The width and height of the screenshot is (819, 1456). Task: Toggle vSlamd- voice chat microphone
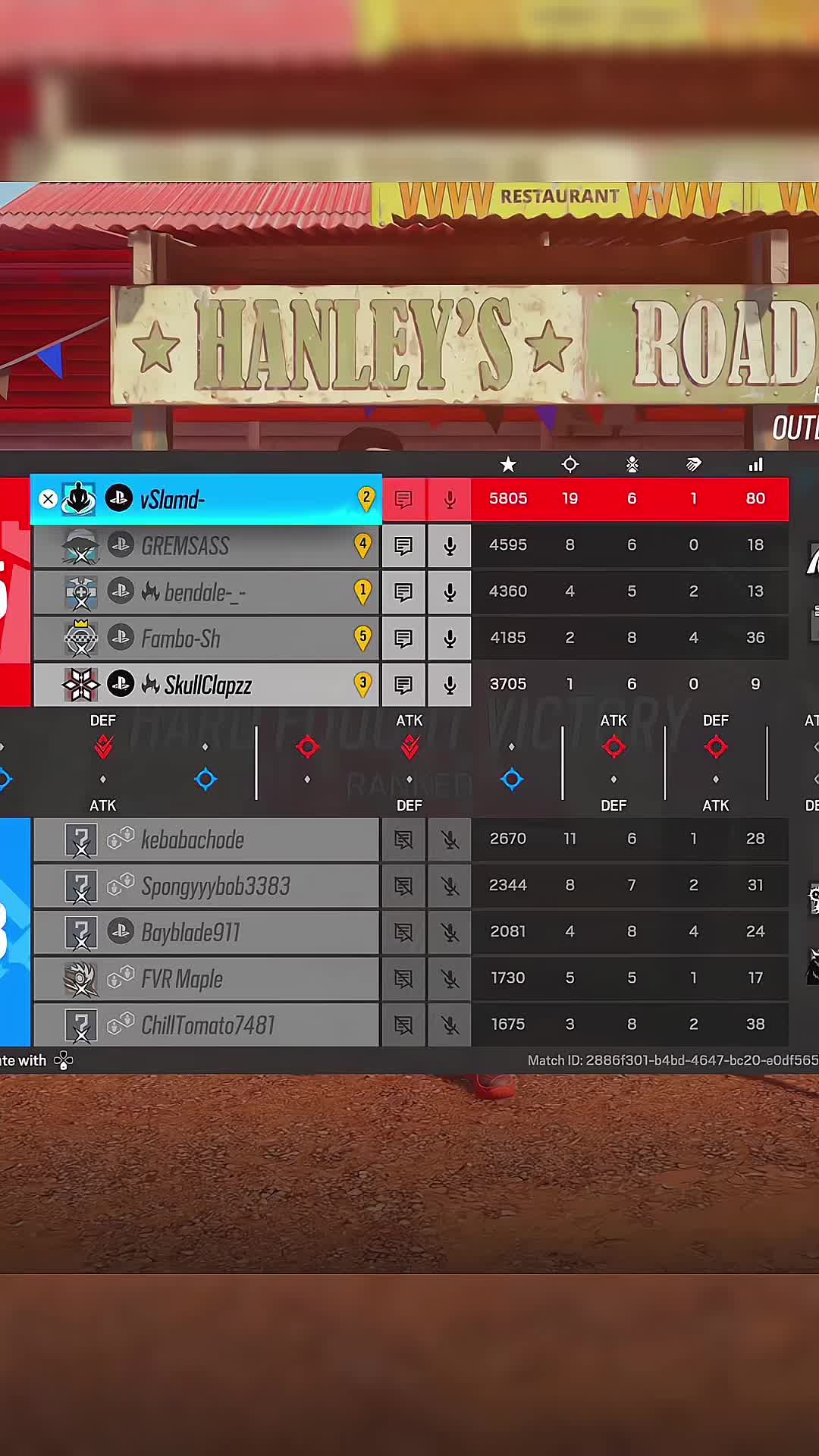450,500
